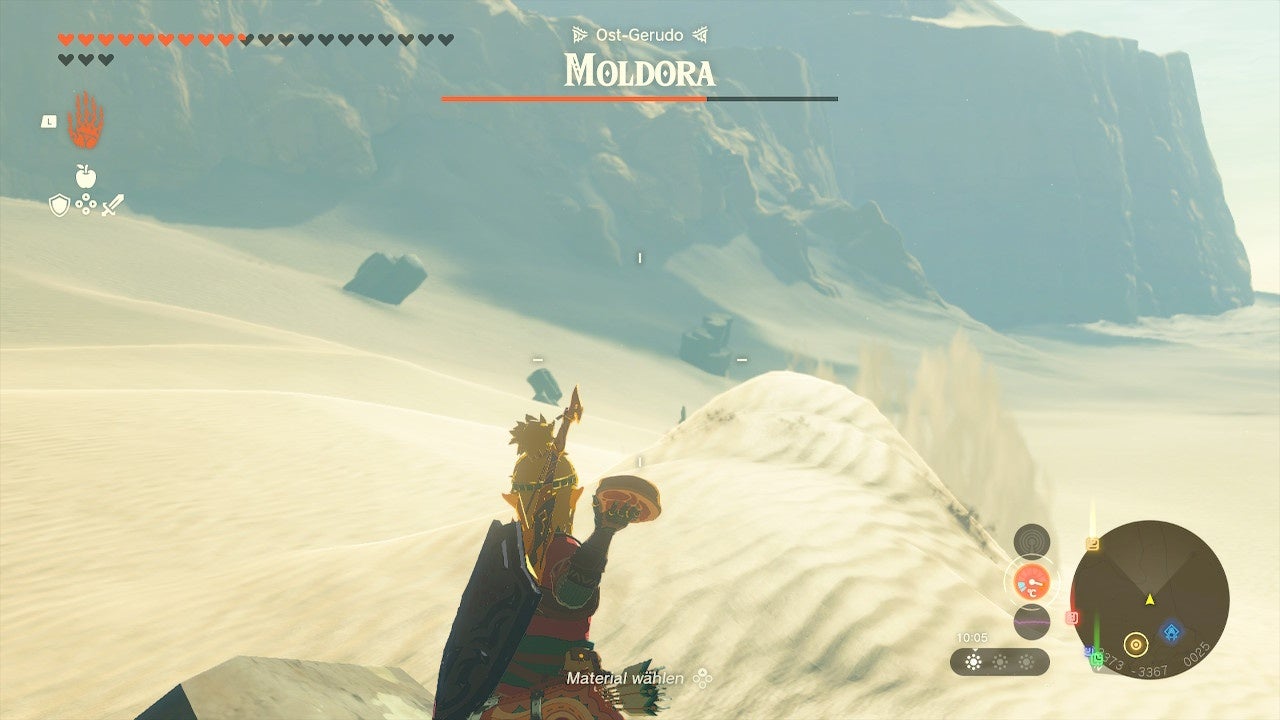The image size is (1280, 720).
Task: Select the sword icon in the HUD
Action: point(114,206)
